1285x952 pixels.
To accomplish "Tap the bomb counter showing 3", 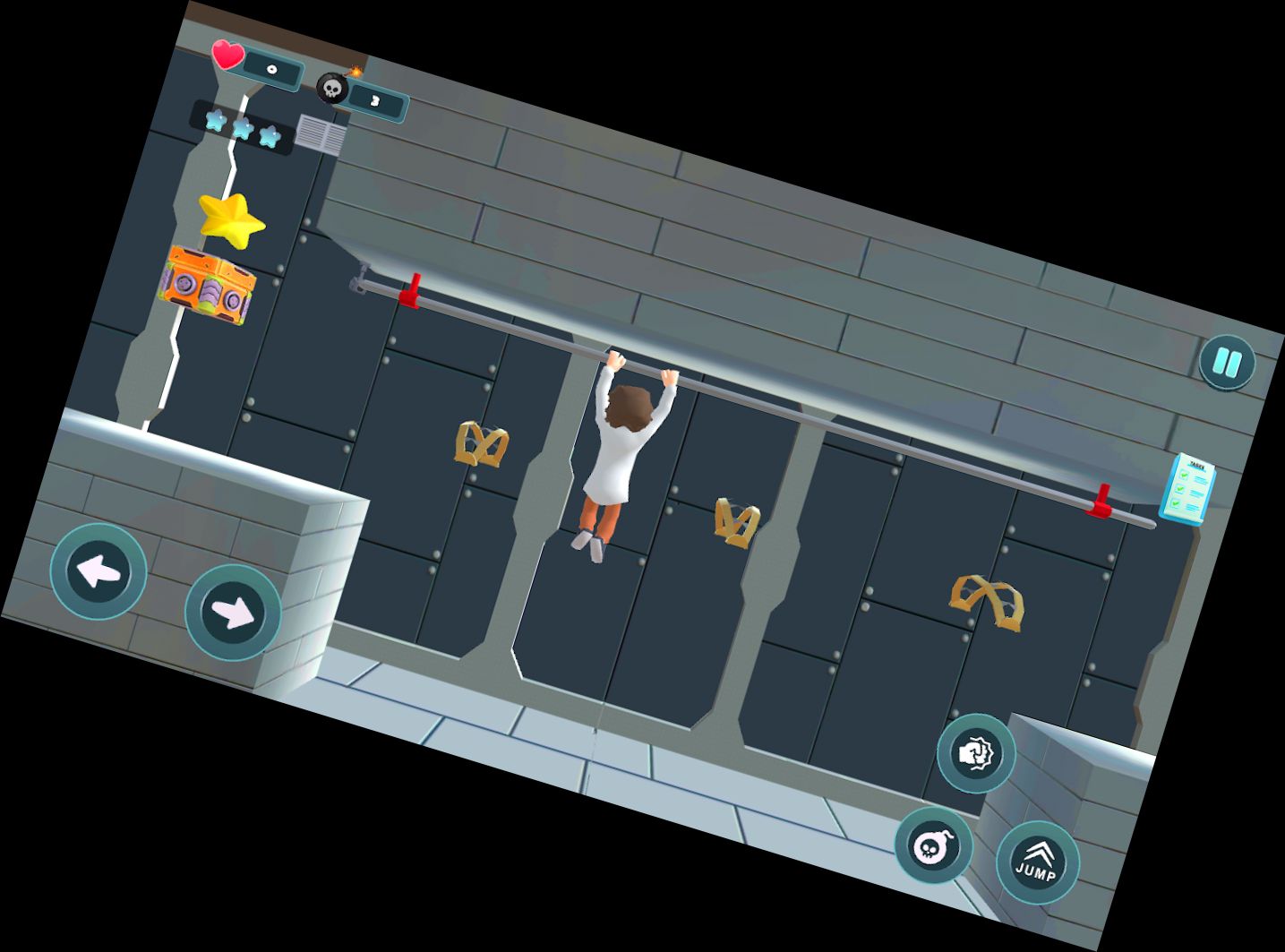I will (x=373, y=99).
